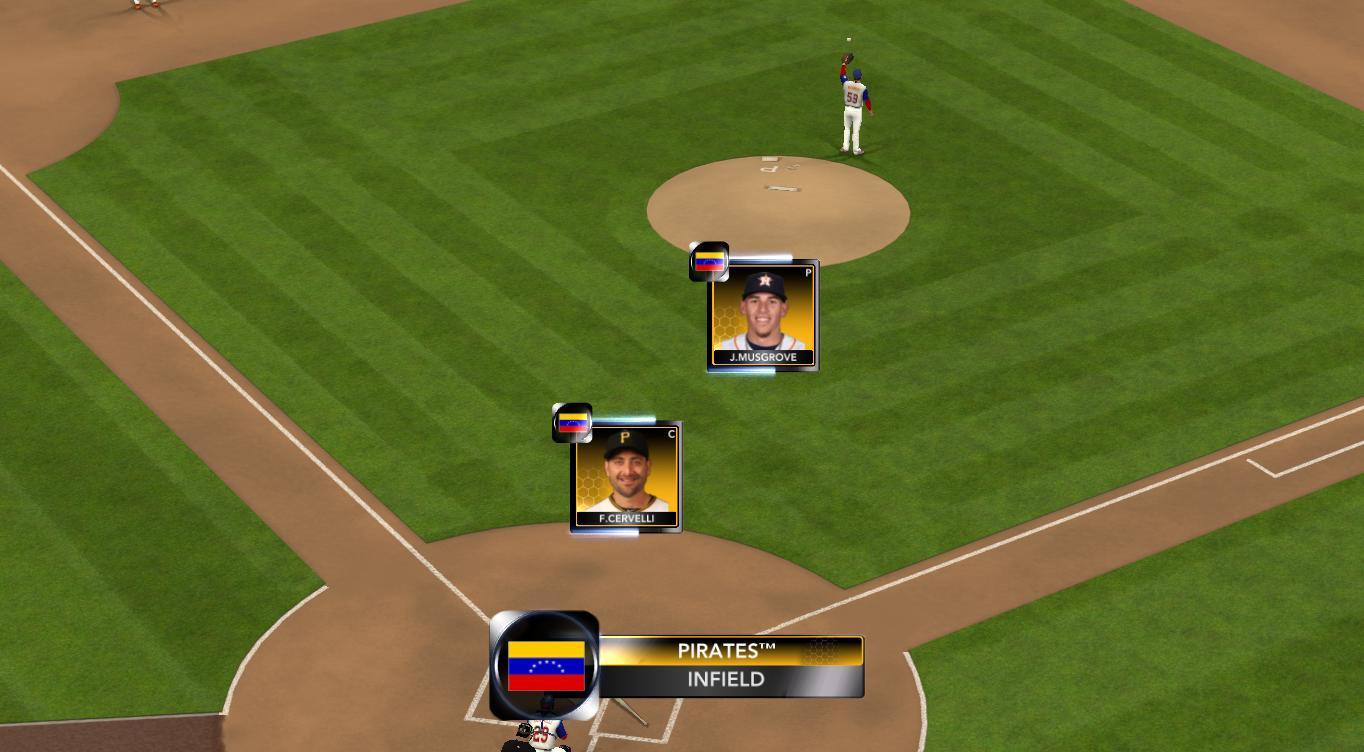Select the J.Musgrove pitcher card
The image size is (1364, 752).
tap(763, 315)
